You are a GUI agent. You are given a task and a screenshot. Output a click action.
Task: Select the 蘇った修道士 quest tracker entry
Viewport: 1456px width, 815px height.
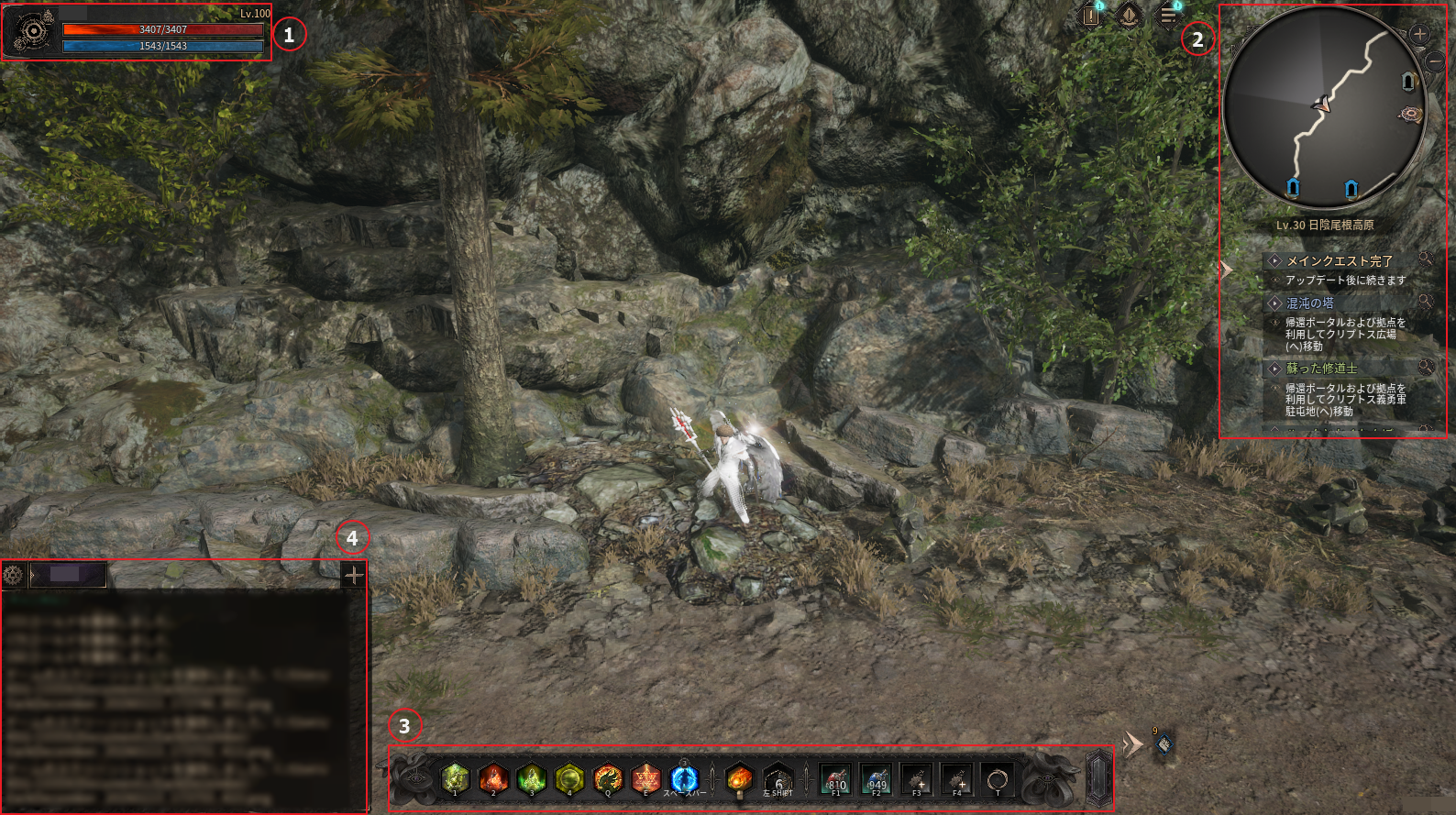(x=1321, y=369)
